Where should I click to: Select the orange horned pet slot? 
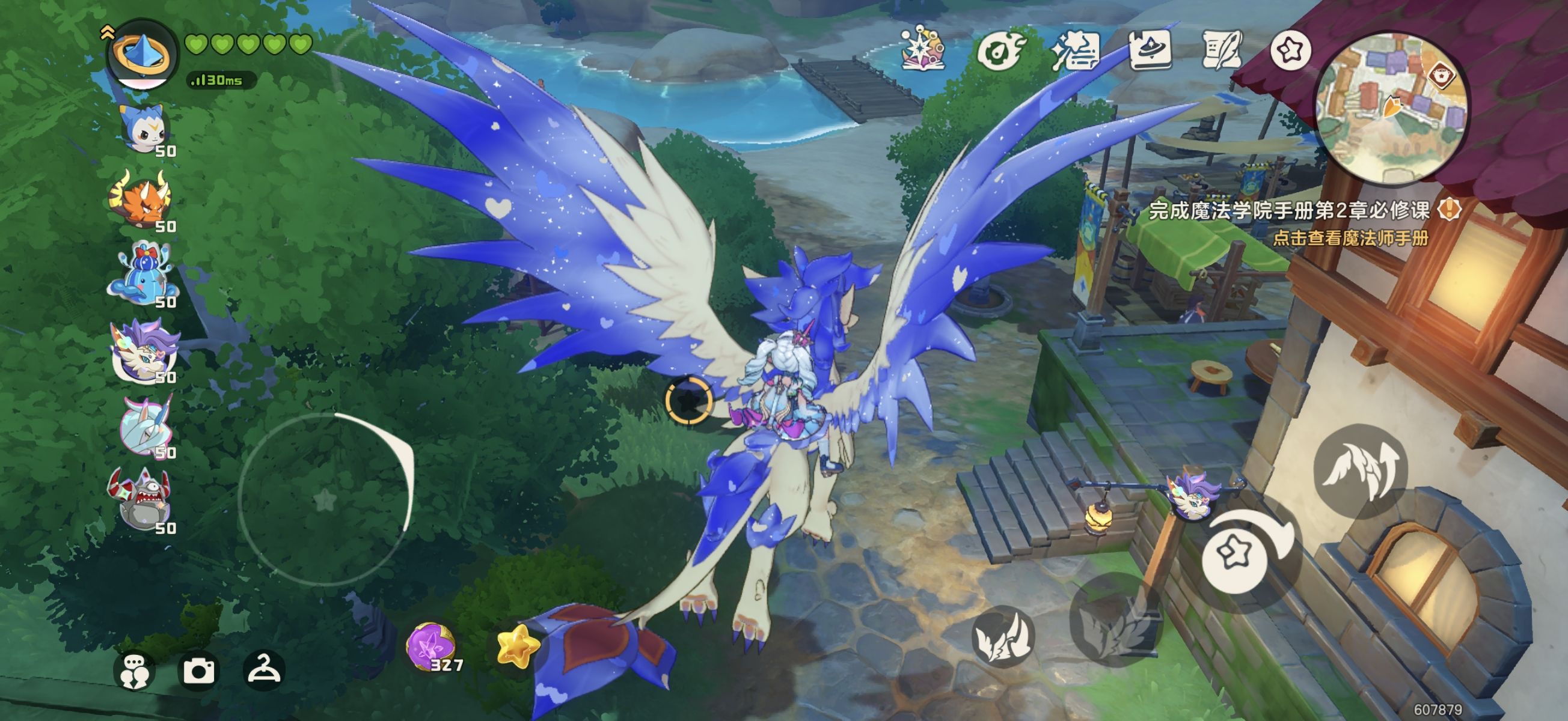pyautogui.click(x=141, y=199)
